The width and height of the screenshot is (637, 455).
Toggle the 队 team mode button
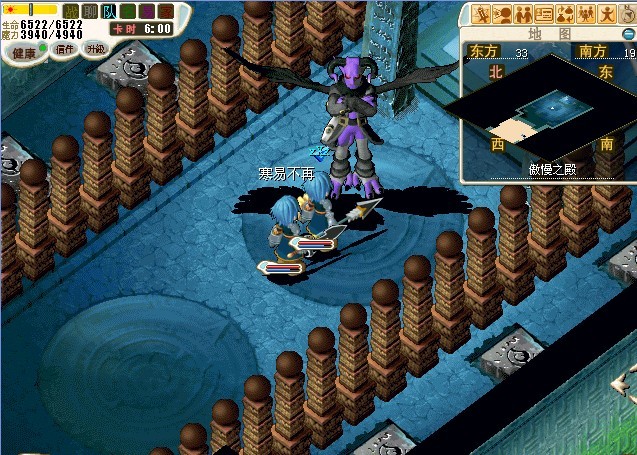click(108, 11)
